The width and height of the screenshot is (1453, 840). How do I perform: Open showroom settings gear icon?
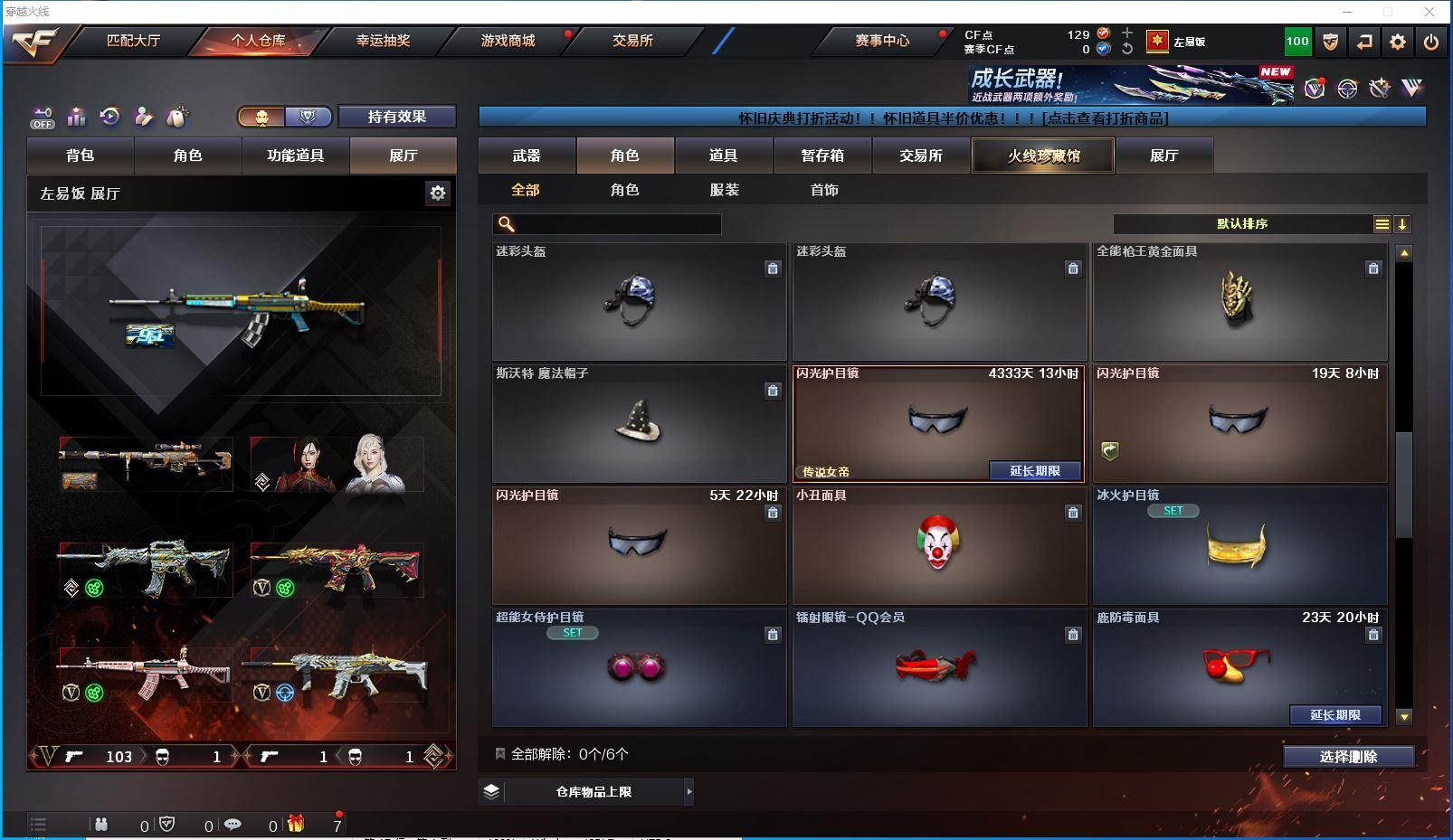point(438,193)
